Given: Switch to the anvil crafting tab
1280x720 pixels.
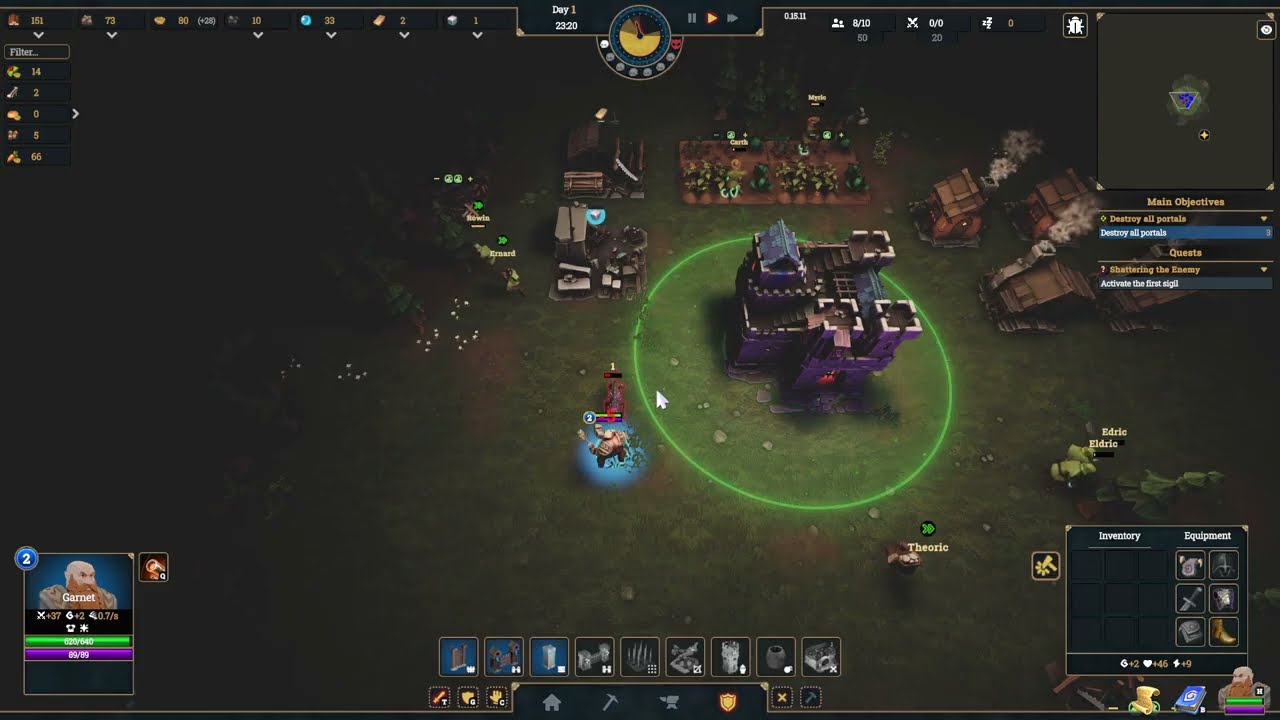Looking at the screenshot, I should point(669,702).
